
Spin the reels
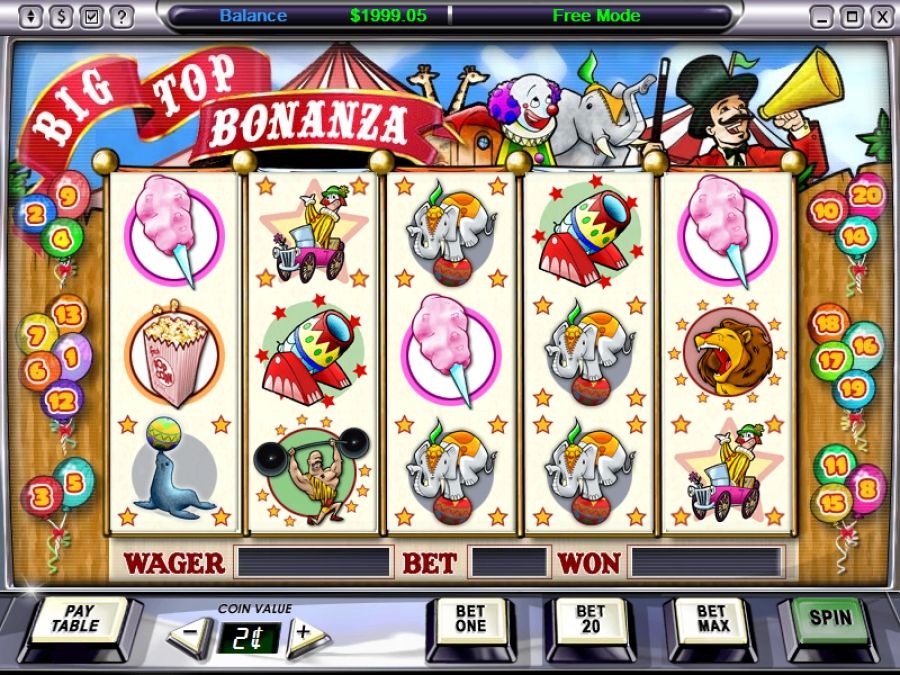[830, 617]
